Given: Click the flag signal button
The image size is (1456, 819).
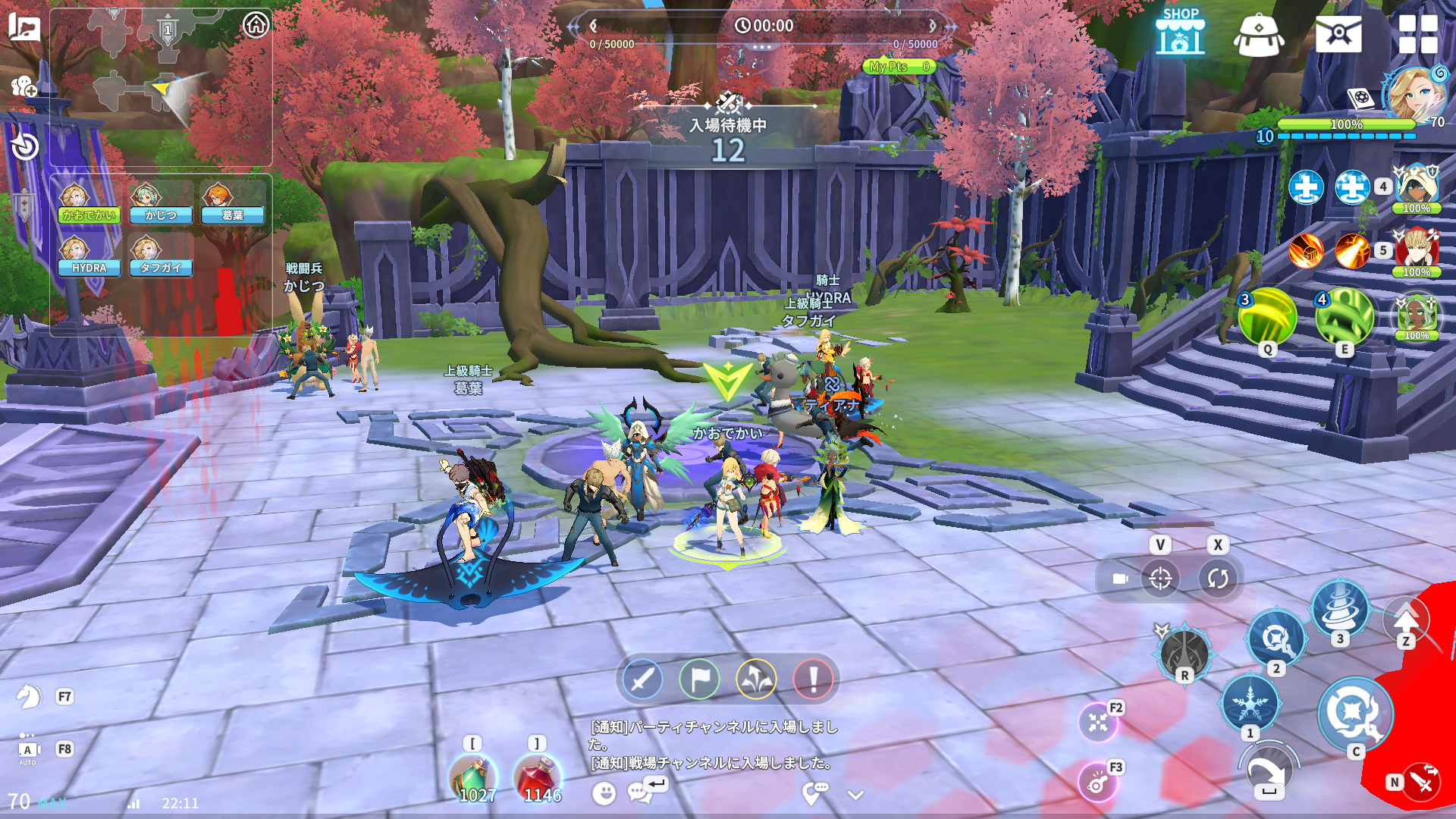Looking at the screenshot, I should (699, 679).
